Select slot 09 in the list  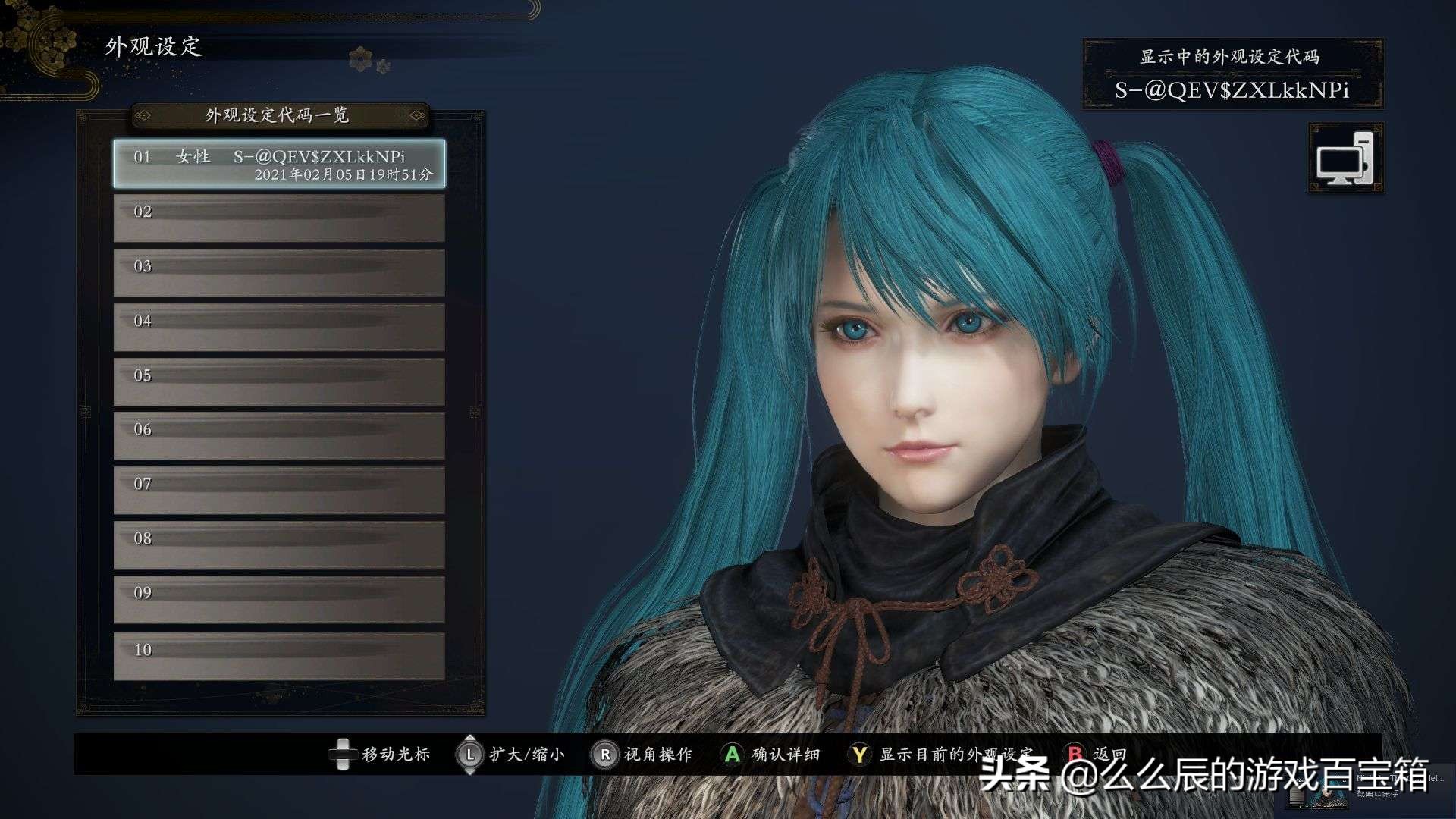tap(279, 600)
